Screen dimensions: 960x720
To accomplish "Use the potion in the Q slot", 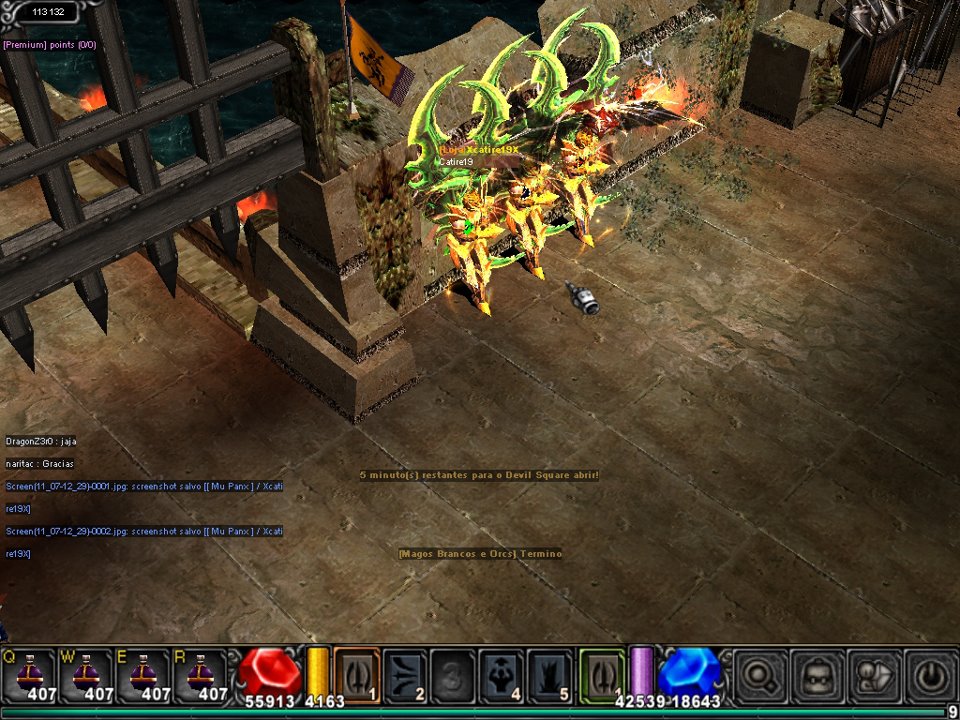I will [29, 675].
